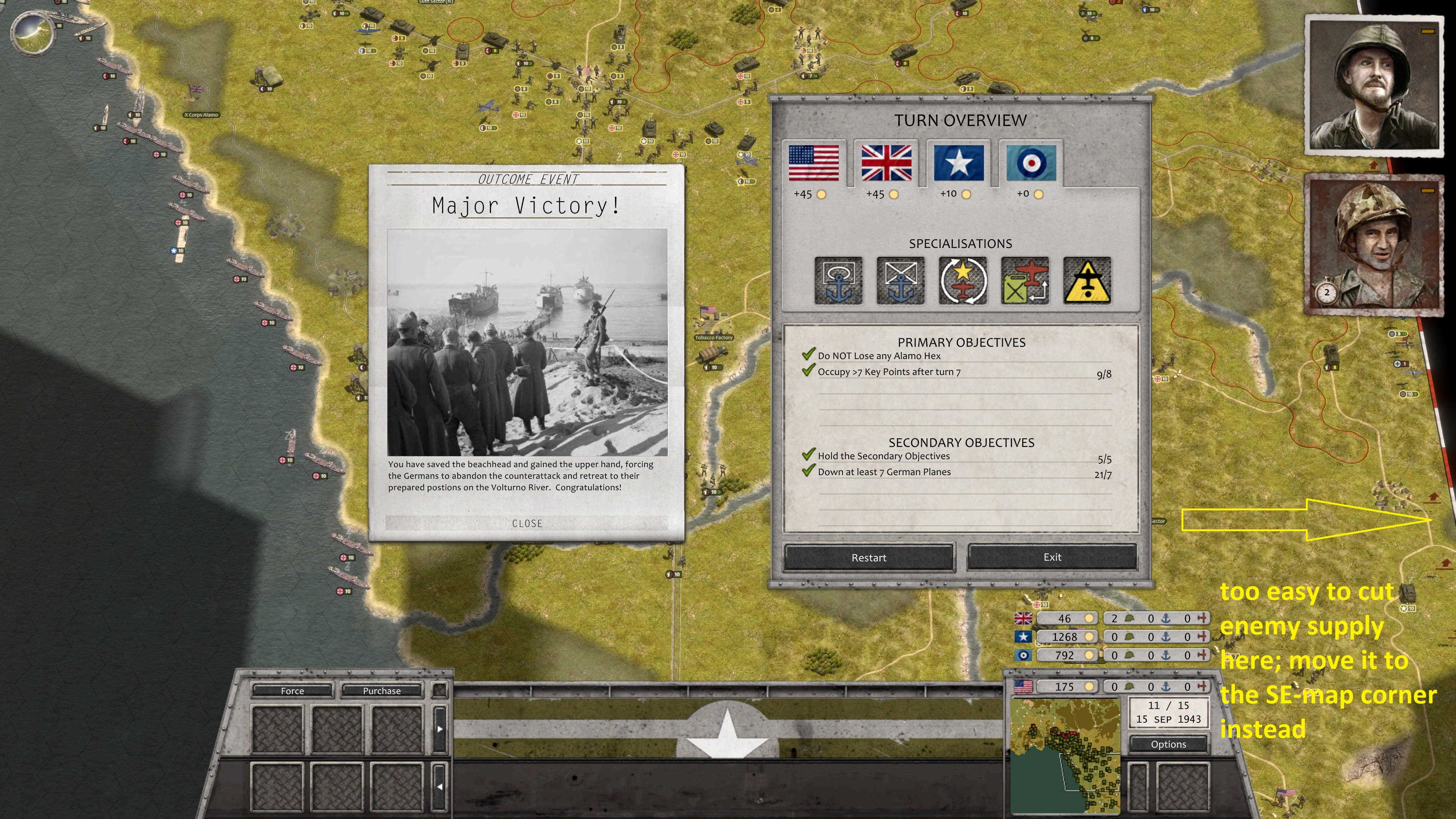
Task: Click the left scroll arrow on the lower unit row
Action: (440, 786)
